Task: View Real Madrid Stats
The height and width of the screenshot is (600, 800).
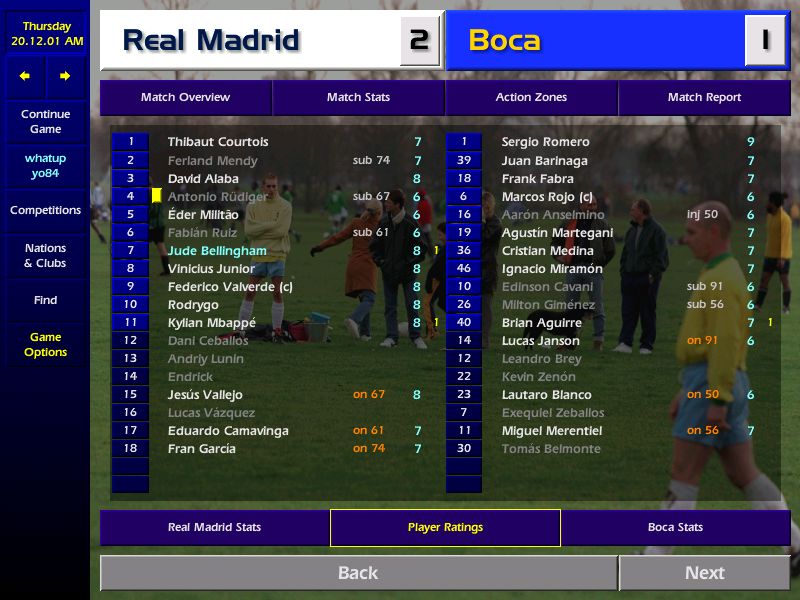Action: pyautogui.click(x=214, y=527)
